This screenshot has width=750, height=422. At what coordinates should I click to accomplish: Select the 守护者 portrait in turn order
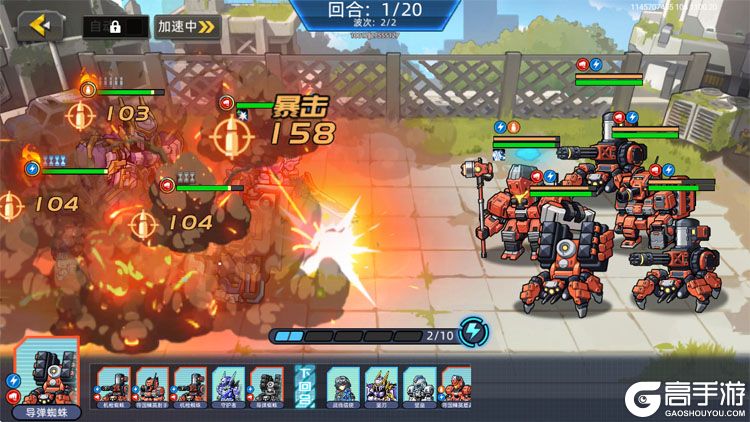pos(229,386)
